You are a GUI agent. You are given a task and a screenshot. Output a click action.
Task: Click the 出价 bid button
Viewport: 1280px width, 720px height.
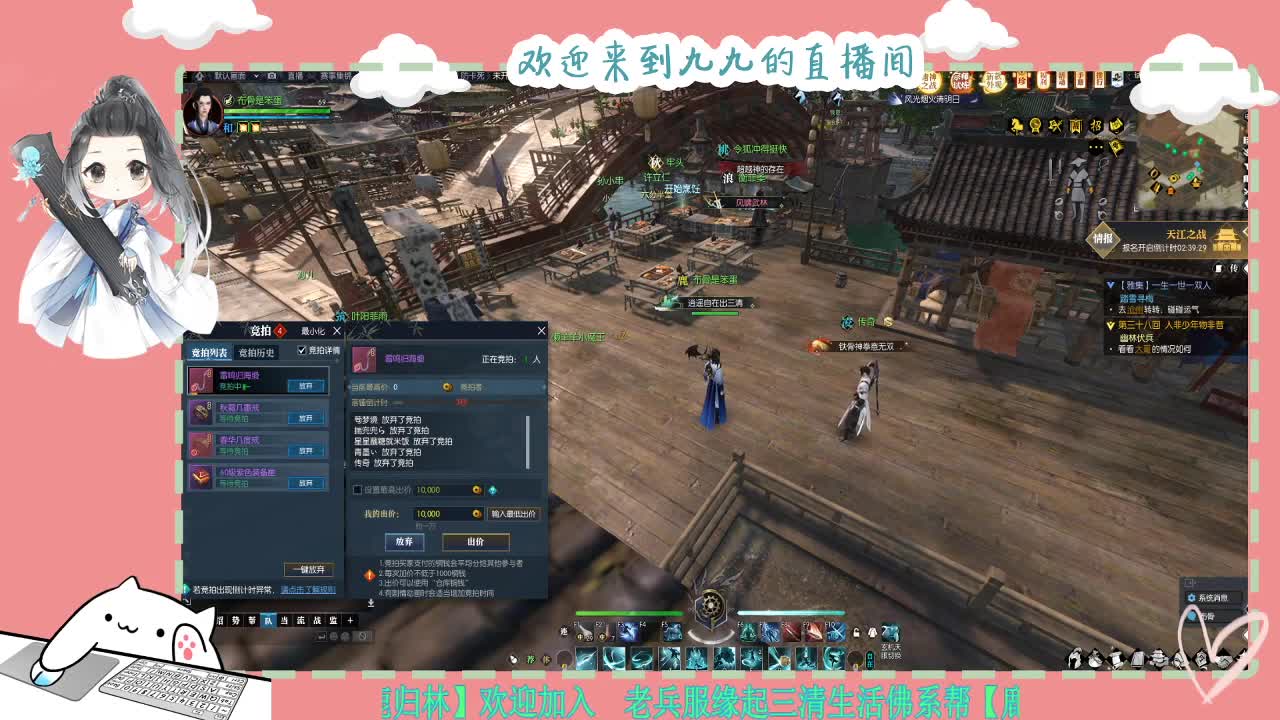tap(477, 542)
